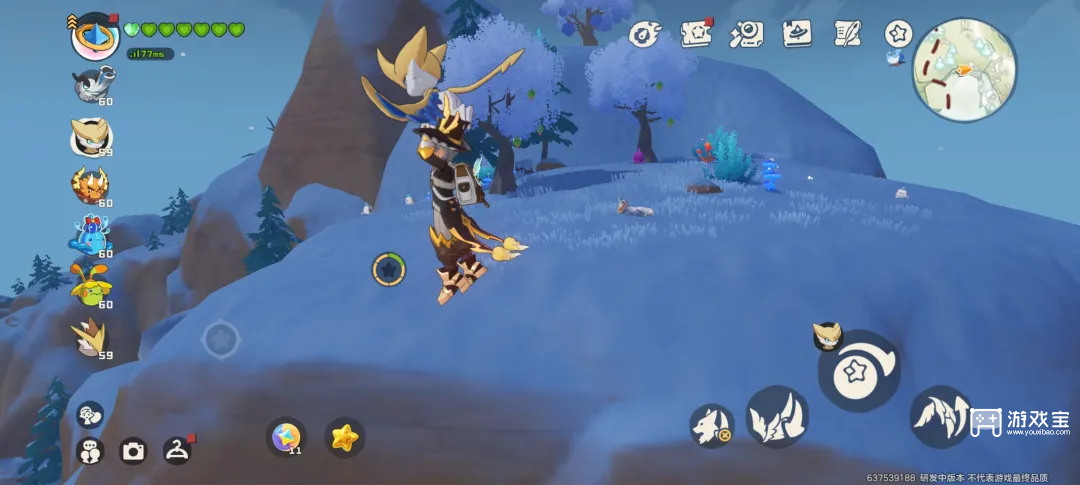Open the star ticket with red notification

[696, 34]
